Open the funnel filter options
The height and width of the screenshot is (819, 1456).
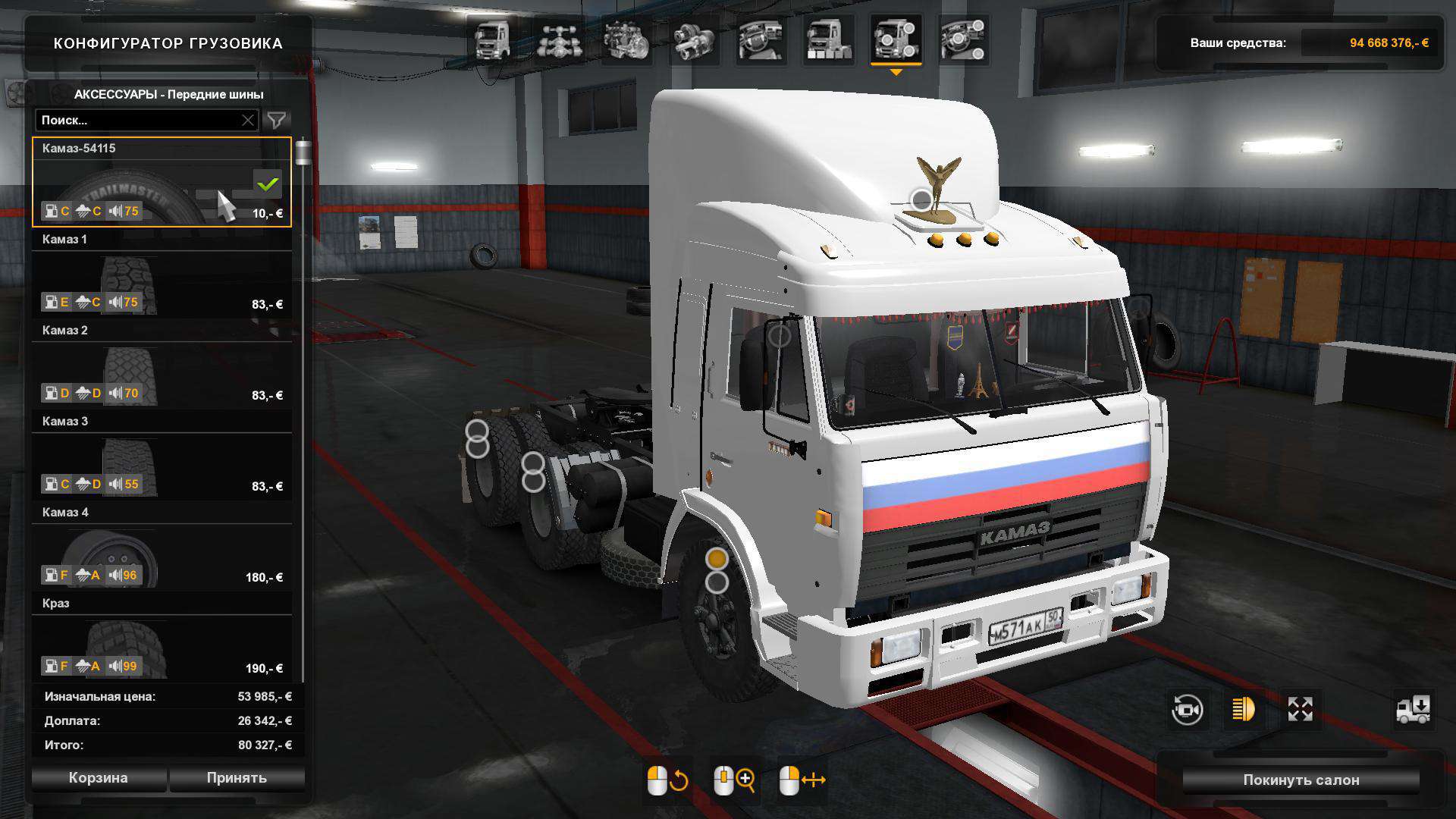[277, 120]
